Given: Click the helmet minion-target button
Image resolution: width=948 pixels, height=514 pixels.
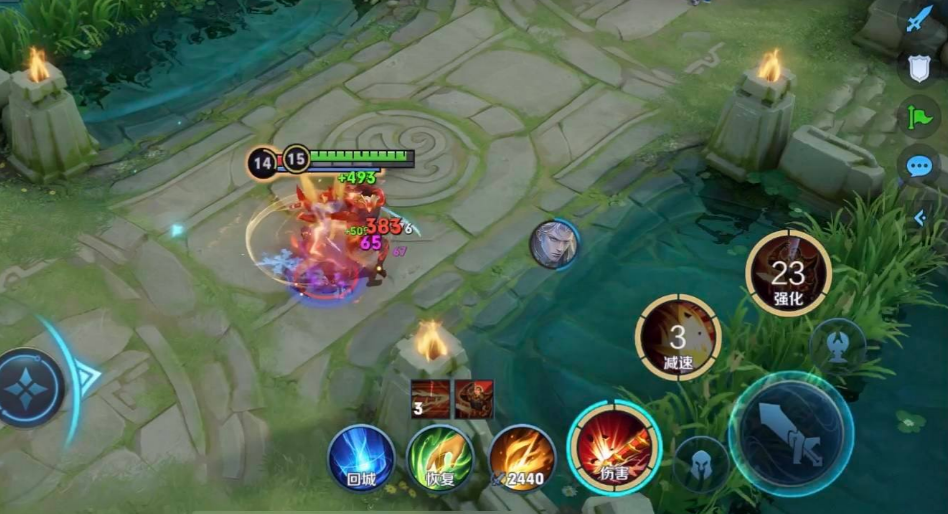Looking at the screenshot, I should [x=700, y=465].
